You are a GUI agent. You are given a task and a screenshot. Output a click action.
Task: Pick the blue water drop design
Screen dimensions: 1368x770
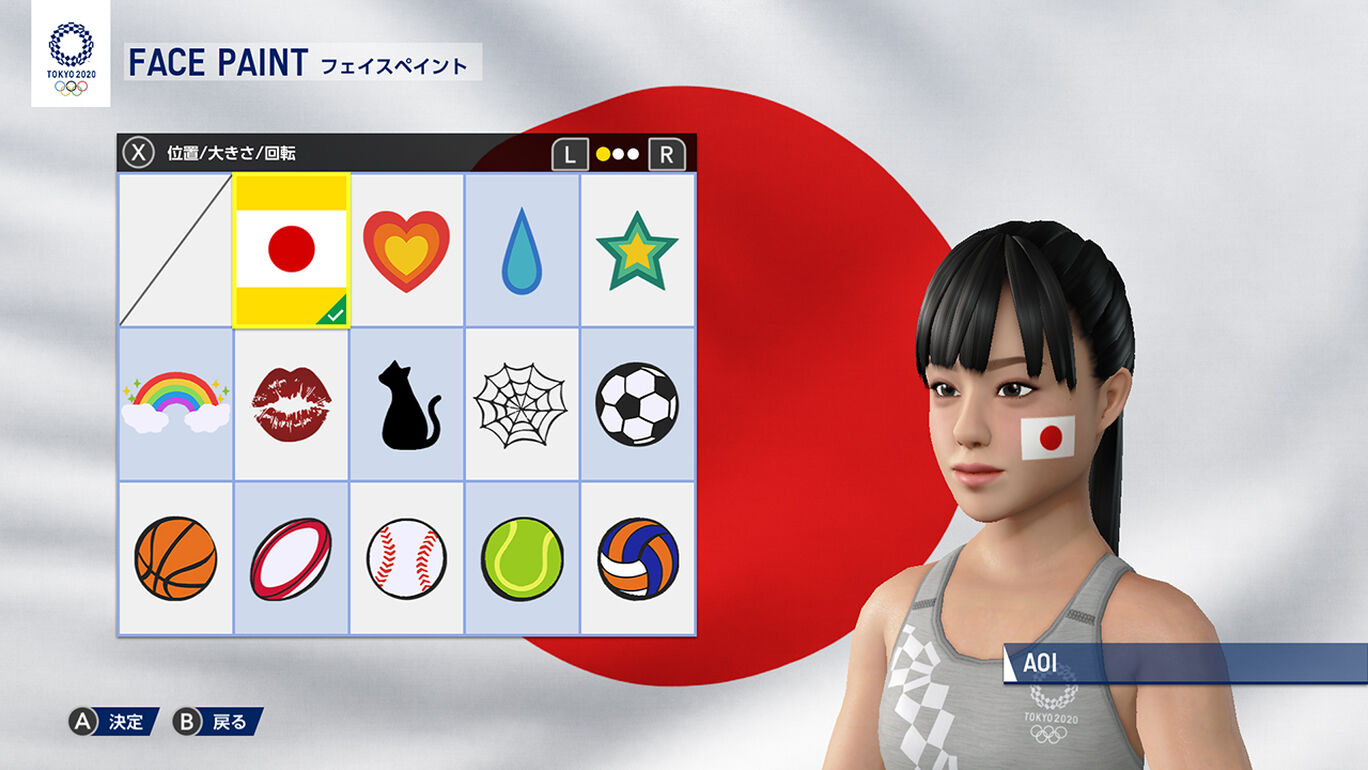point(522,250)
